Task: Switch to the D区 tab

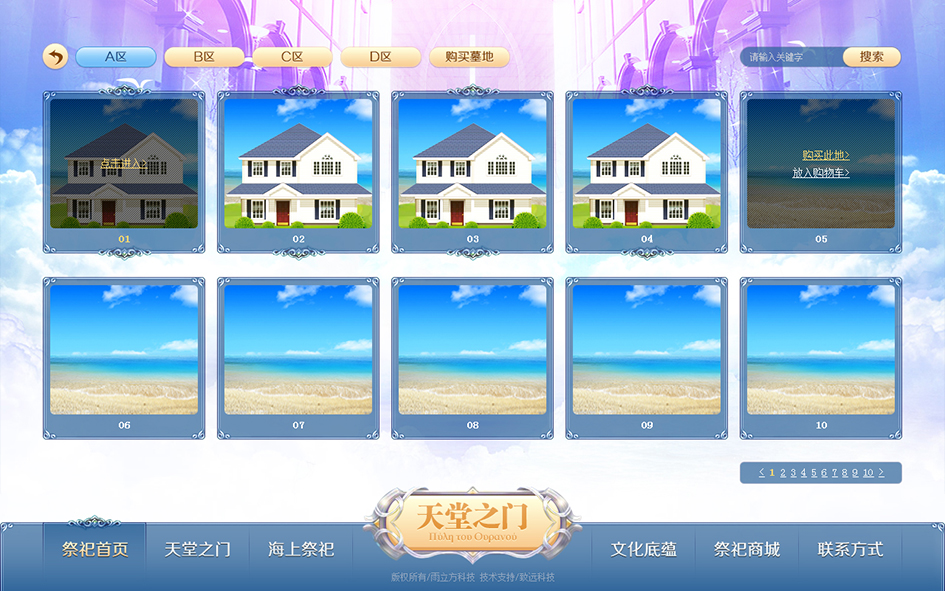Action: click(x=380, y=57)
